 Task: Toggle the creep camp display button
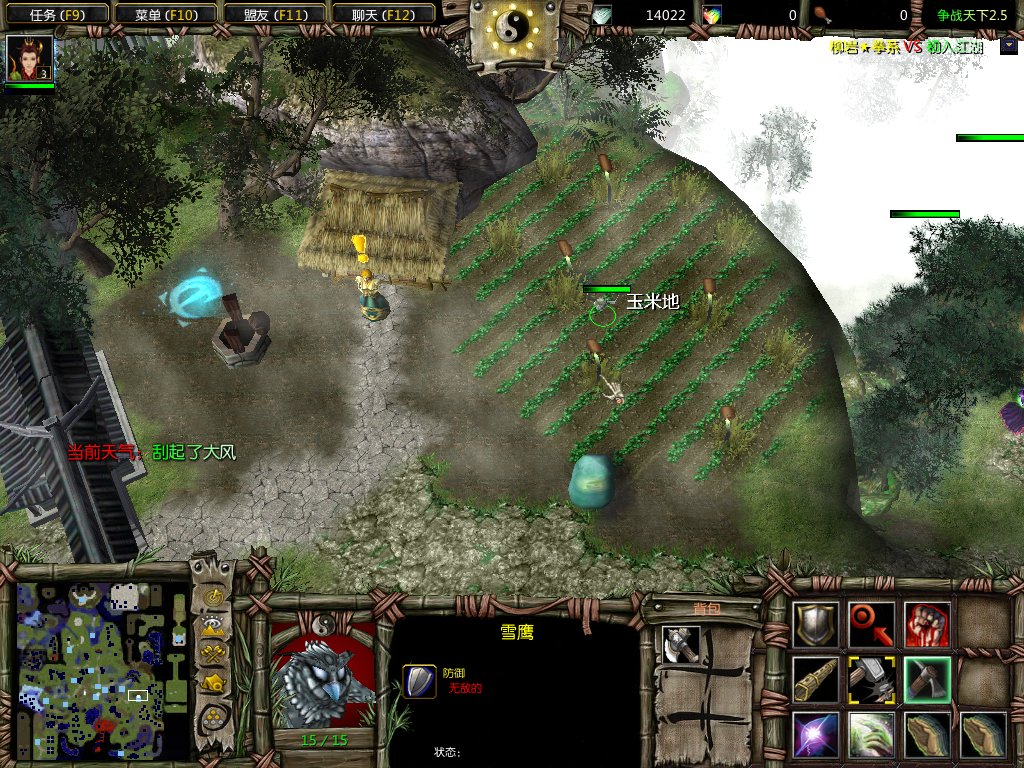[213, 684]
